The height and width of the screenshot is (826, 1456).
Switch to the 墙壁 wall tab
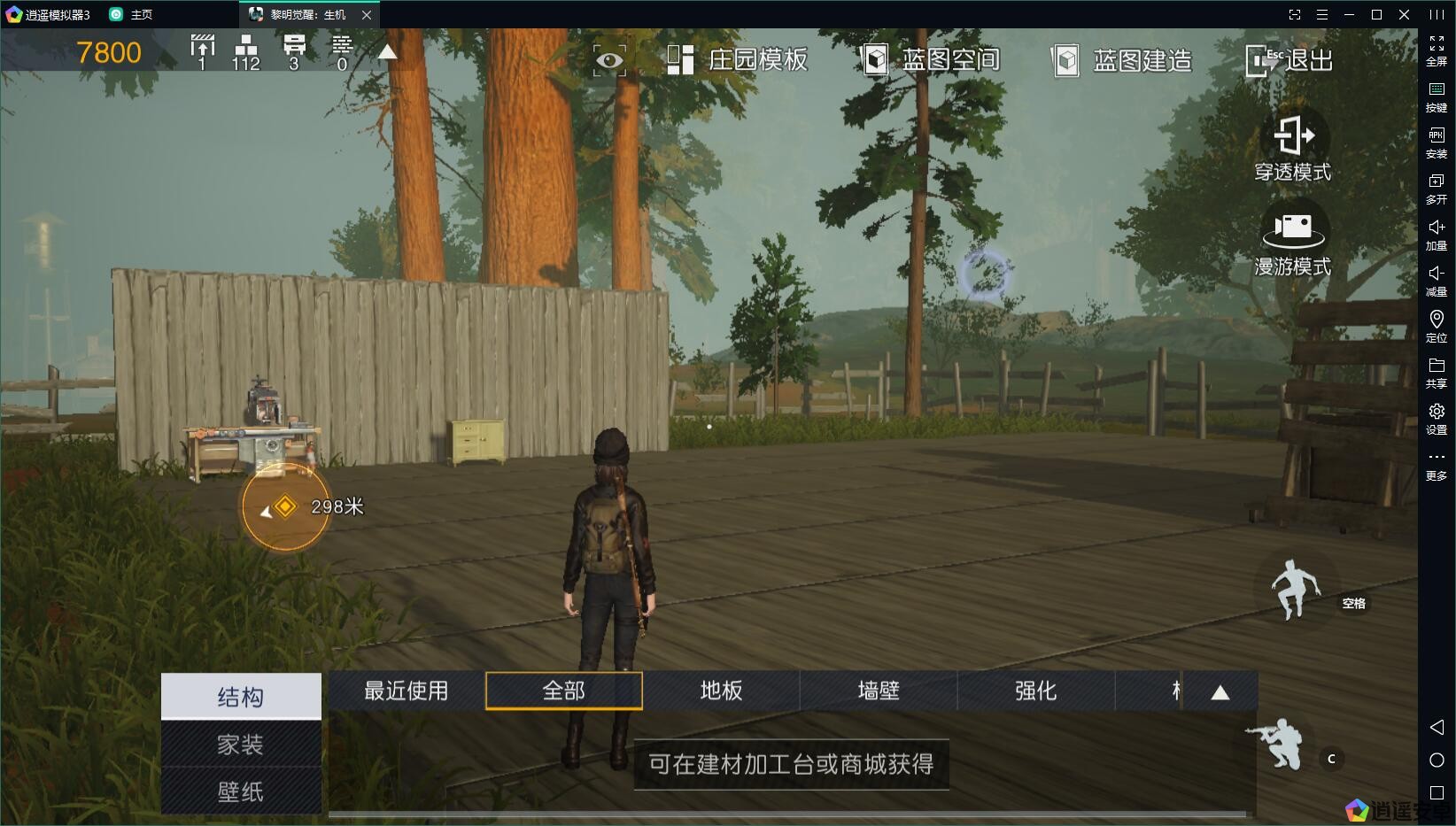coord(879,691)
